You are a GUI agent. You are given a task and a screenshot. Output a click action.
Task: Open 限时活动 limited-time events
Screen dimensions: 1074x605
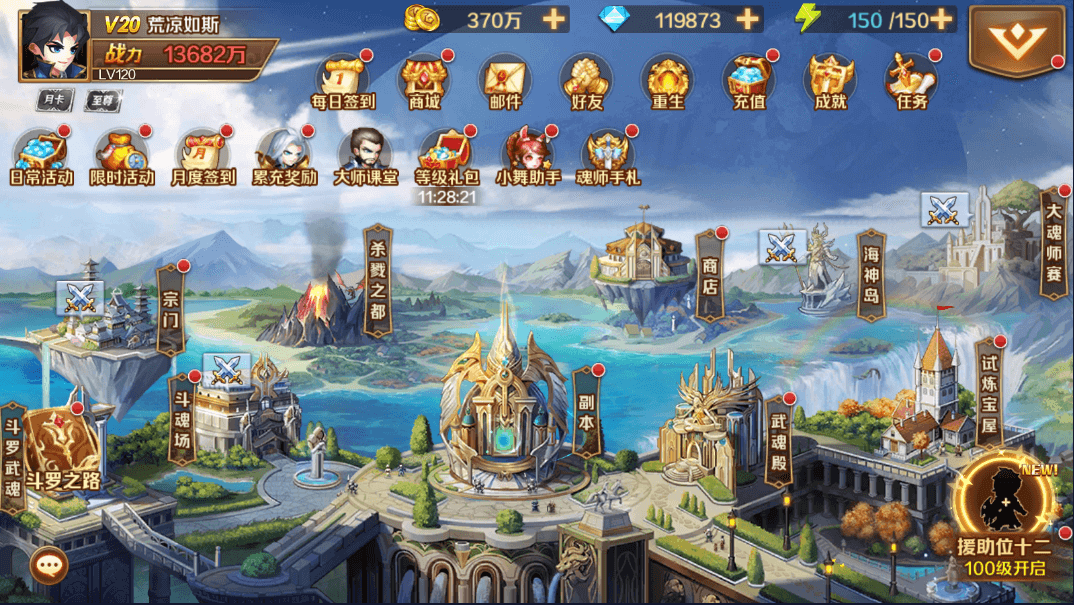tap(122, 155)
